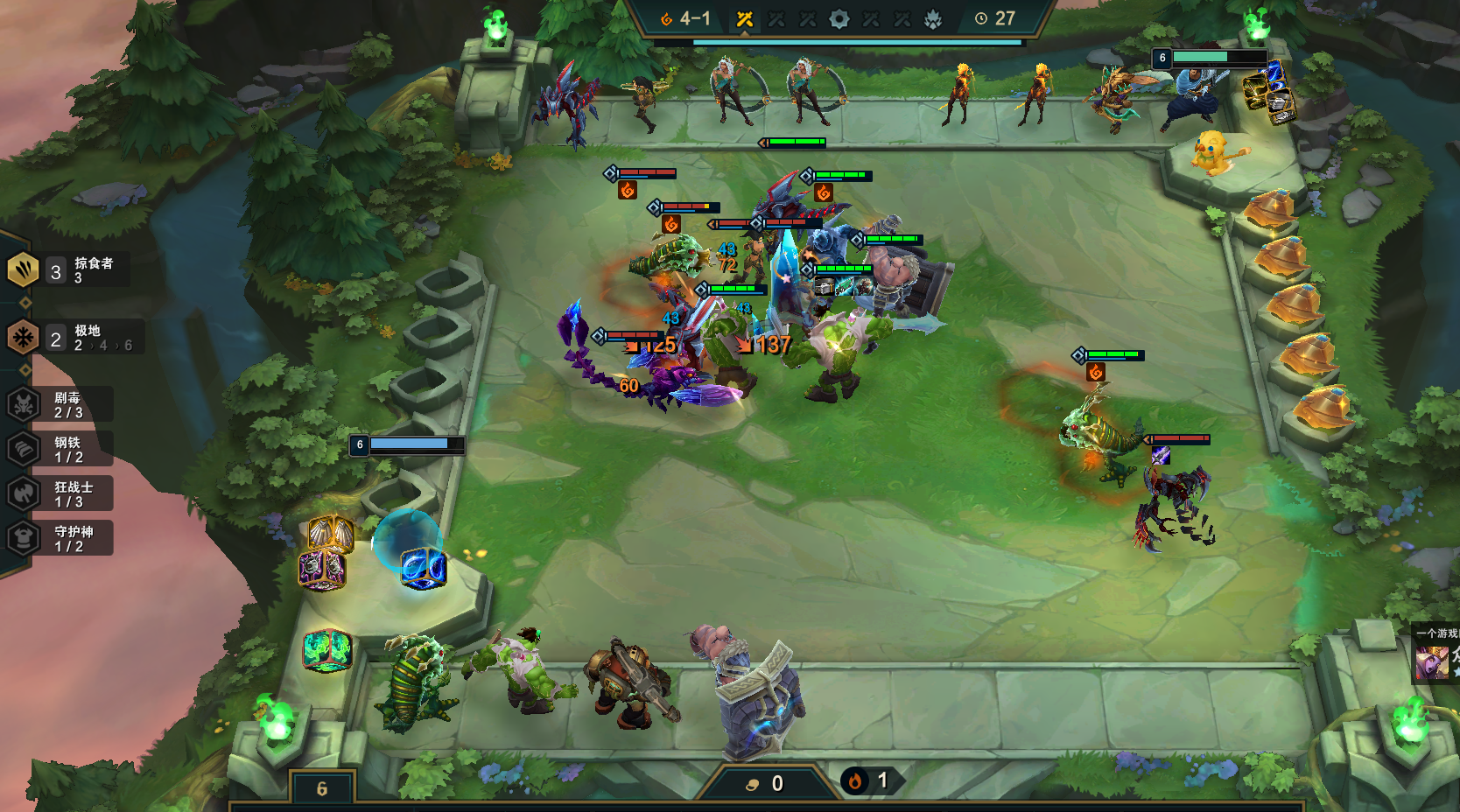1460x812 pixels.
Task: Click the spiky monster round icon
Action: [x=933, y=19]
